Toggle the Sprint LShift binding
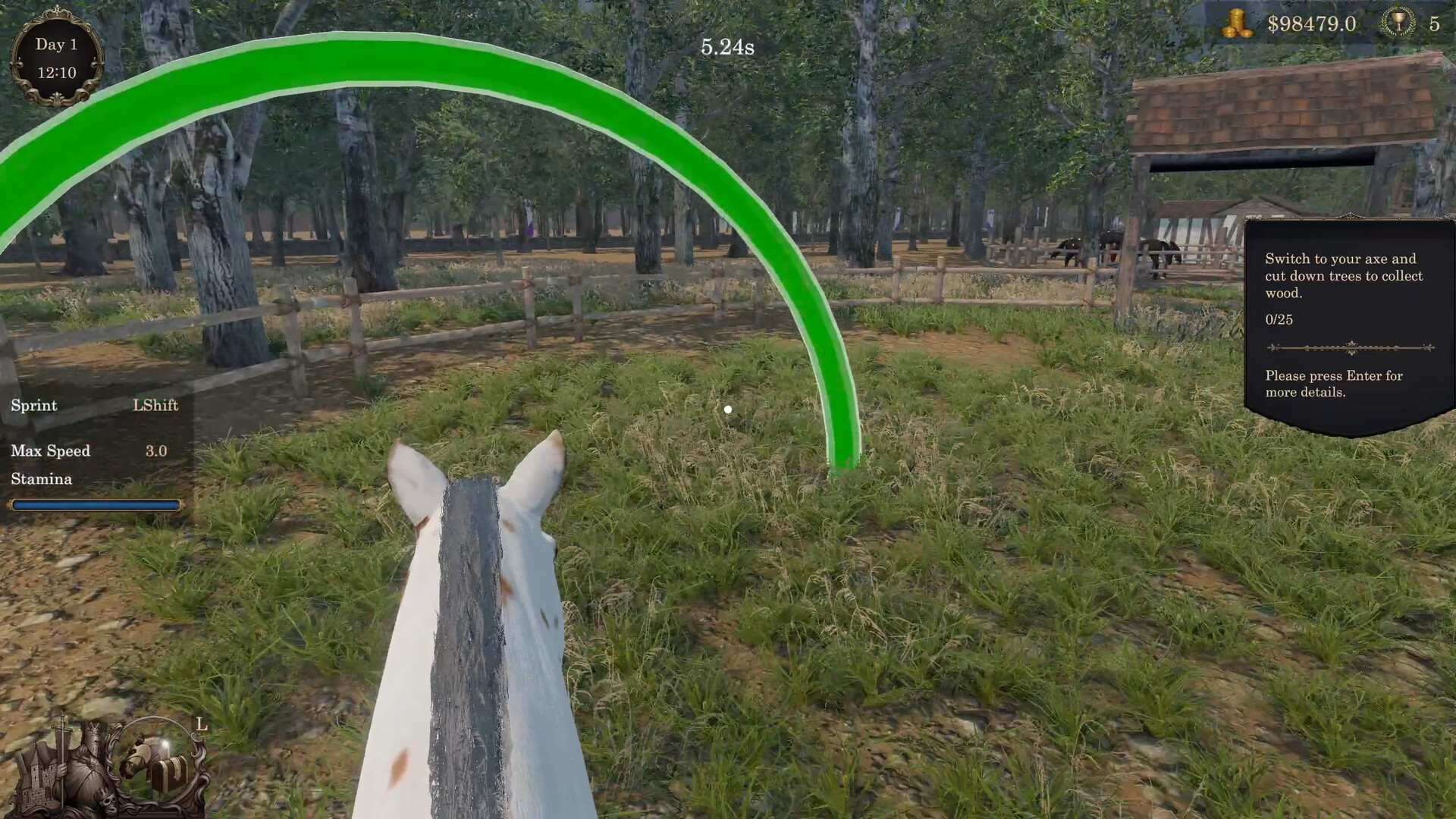Screen dimensions: 1456x819 [x=93, y=406]
